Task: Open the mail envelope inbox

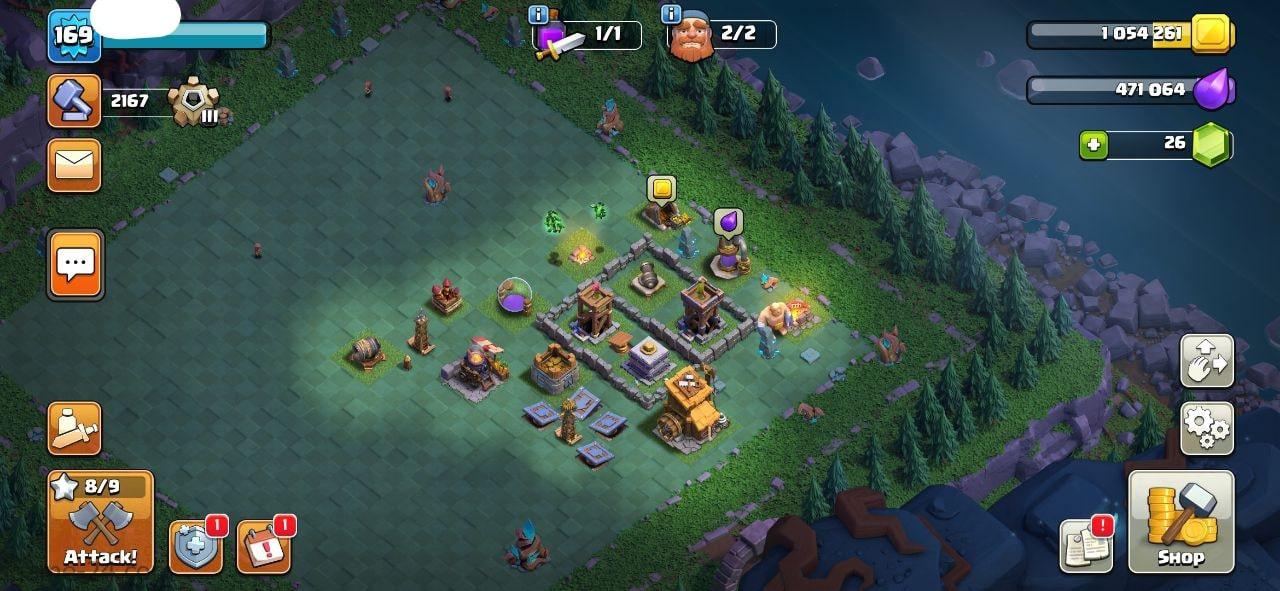Action: [75, 164]
